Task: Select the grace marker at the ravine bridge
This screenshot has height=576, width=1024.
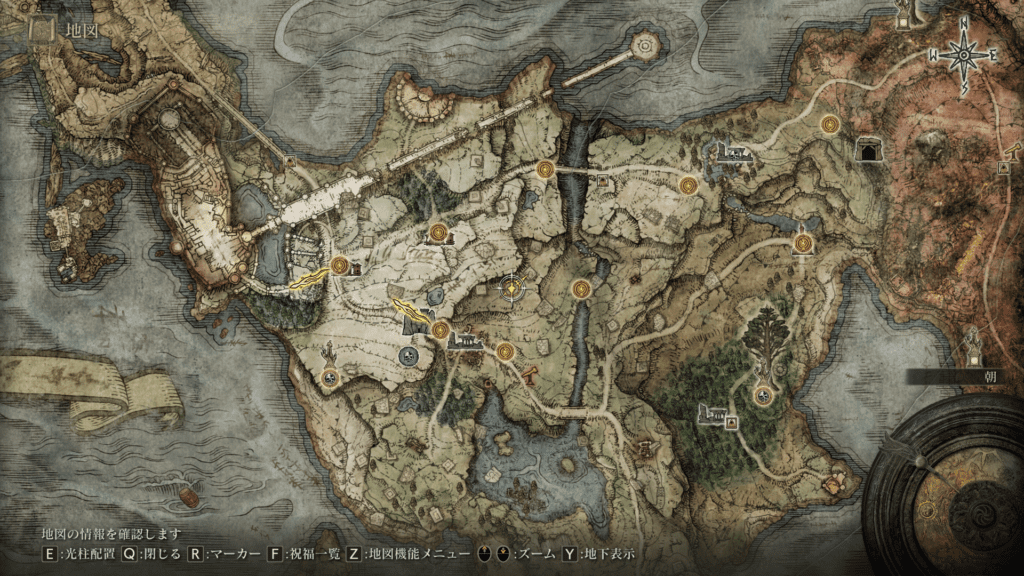Action: tap(545, 170)
